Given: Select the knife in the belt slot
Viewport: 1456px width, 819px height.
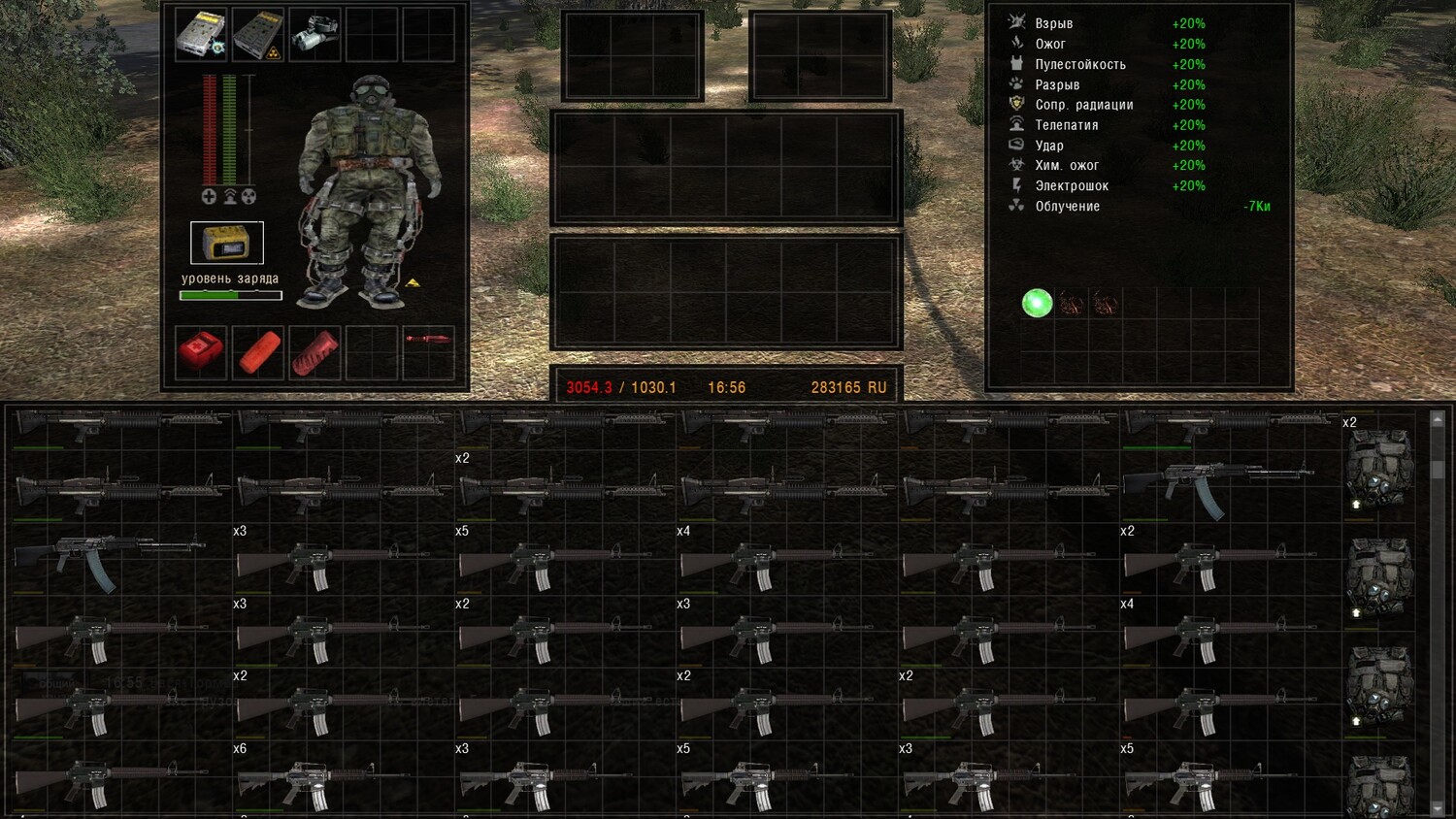Looking at the screenshot, I should 428,340.
